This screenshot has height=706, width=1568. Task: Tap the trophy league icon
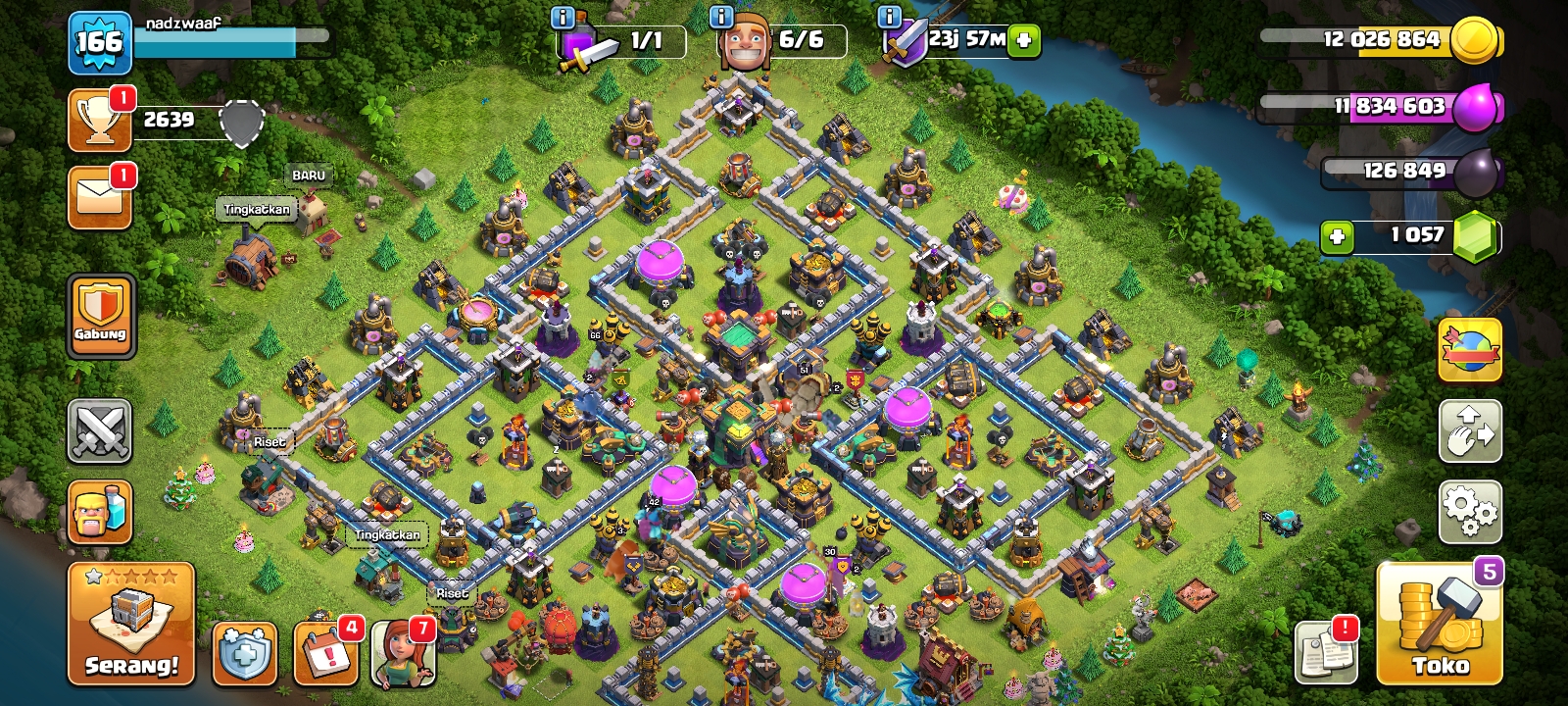pos(100,122)
